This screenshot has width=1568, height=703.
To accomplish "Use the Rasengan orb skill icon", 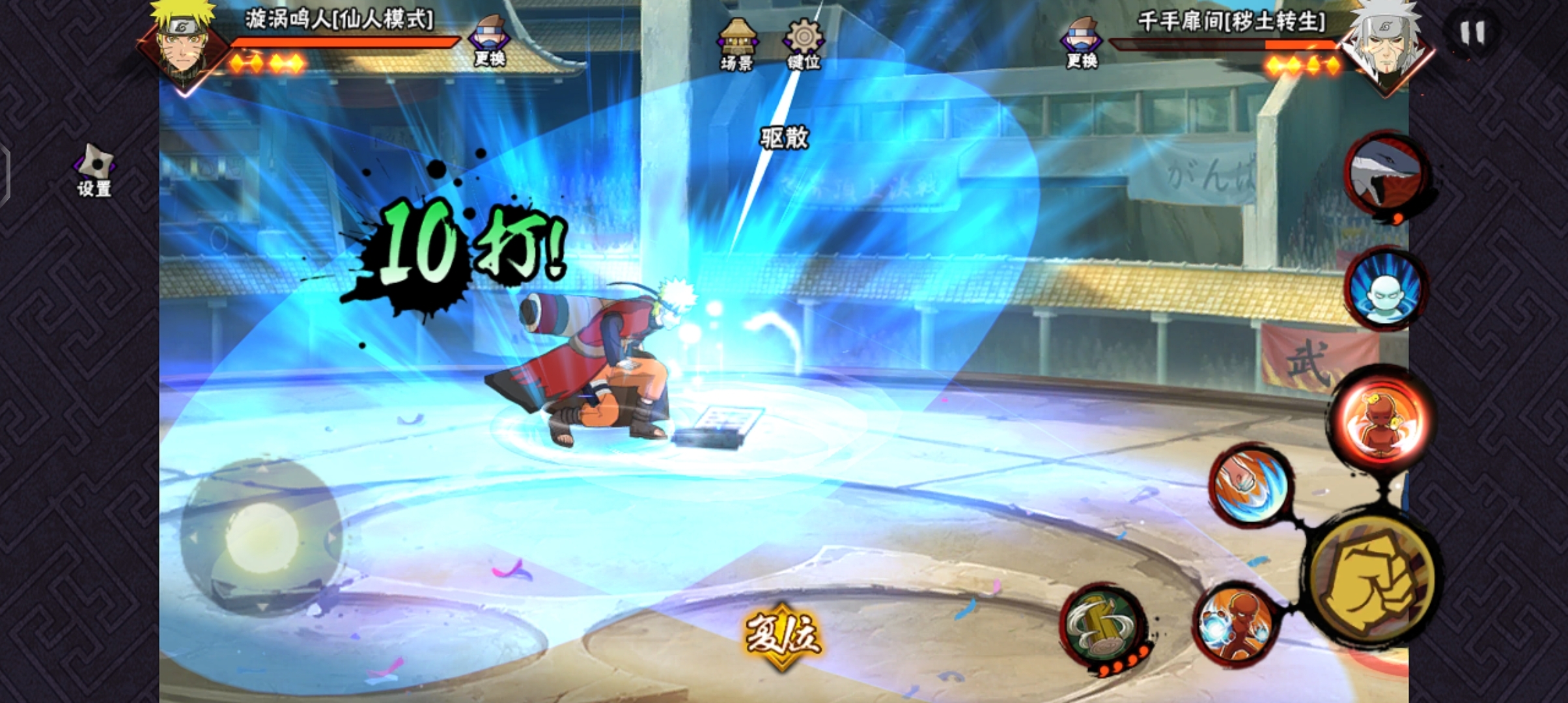I will [x=1236, y=625].
